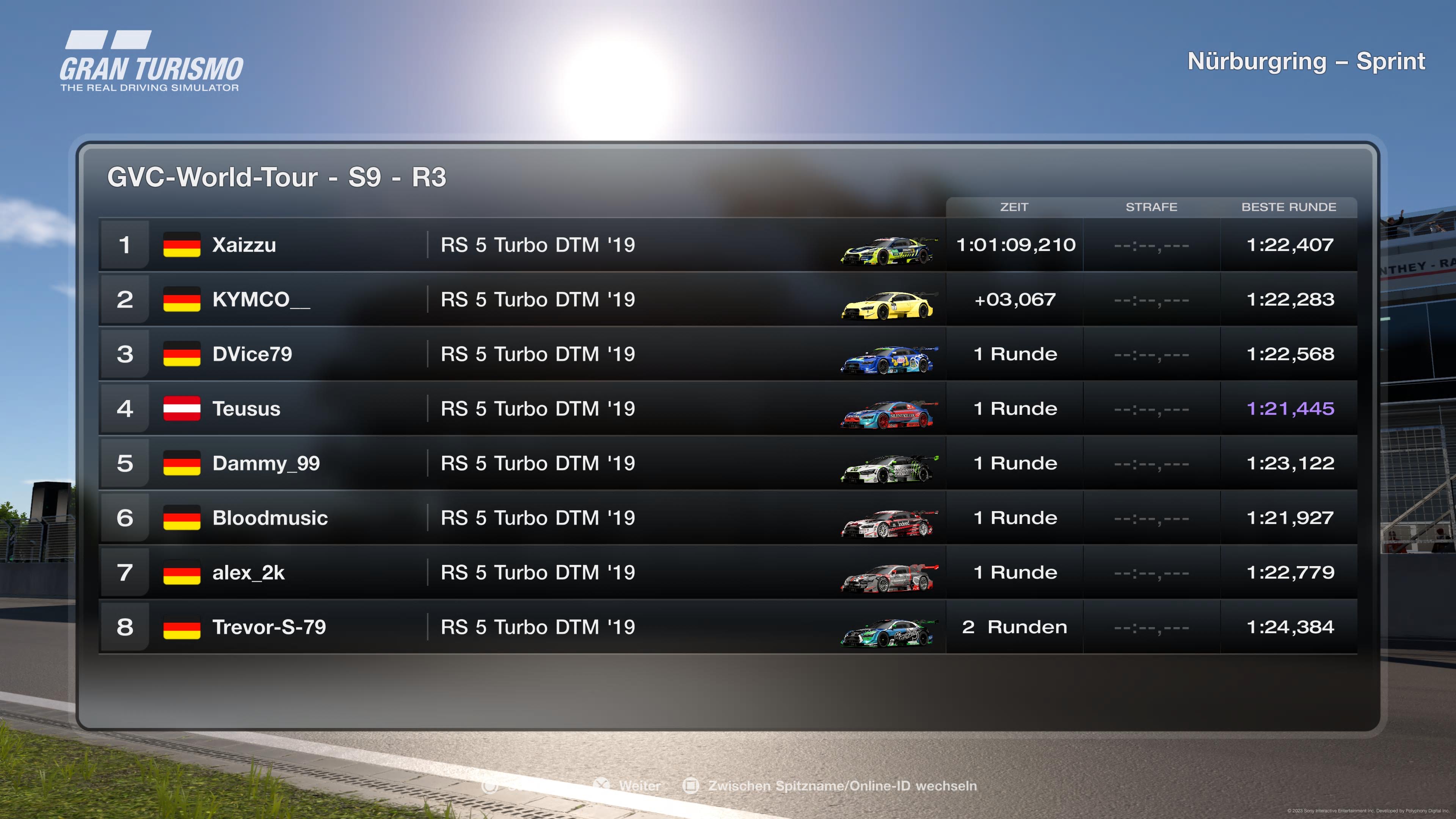Select Trevor-S-79's last-place row

click(268, 628)
